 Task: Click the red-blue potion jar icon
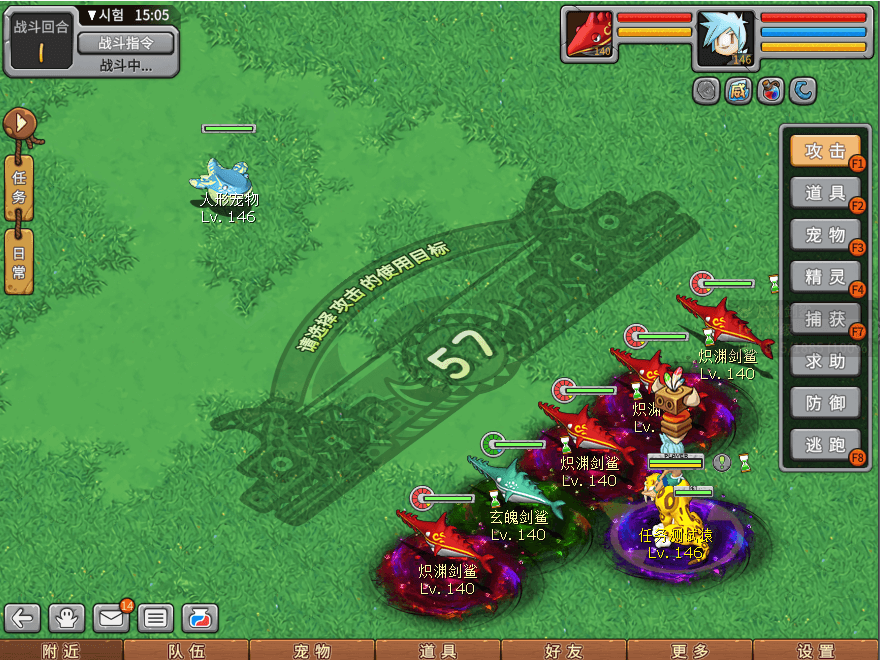(199, 618)
